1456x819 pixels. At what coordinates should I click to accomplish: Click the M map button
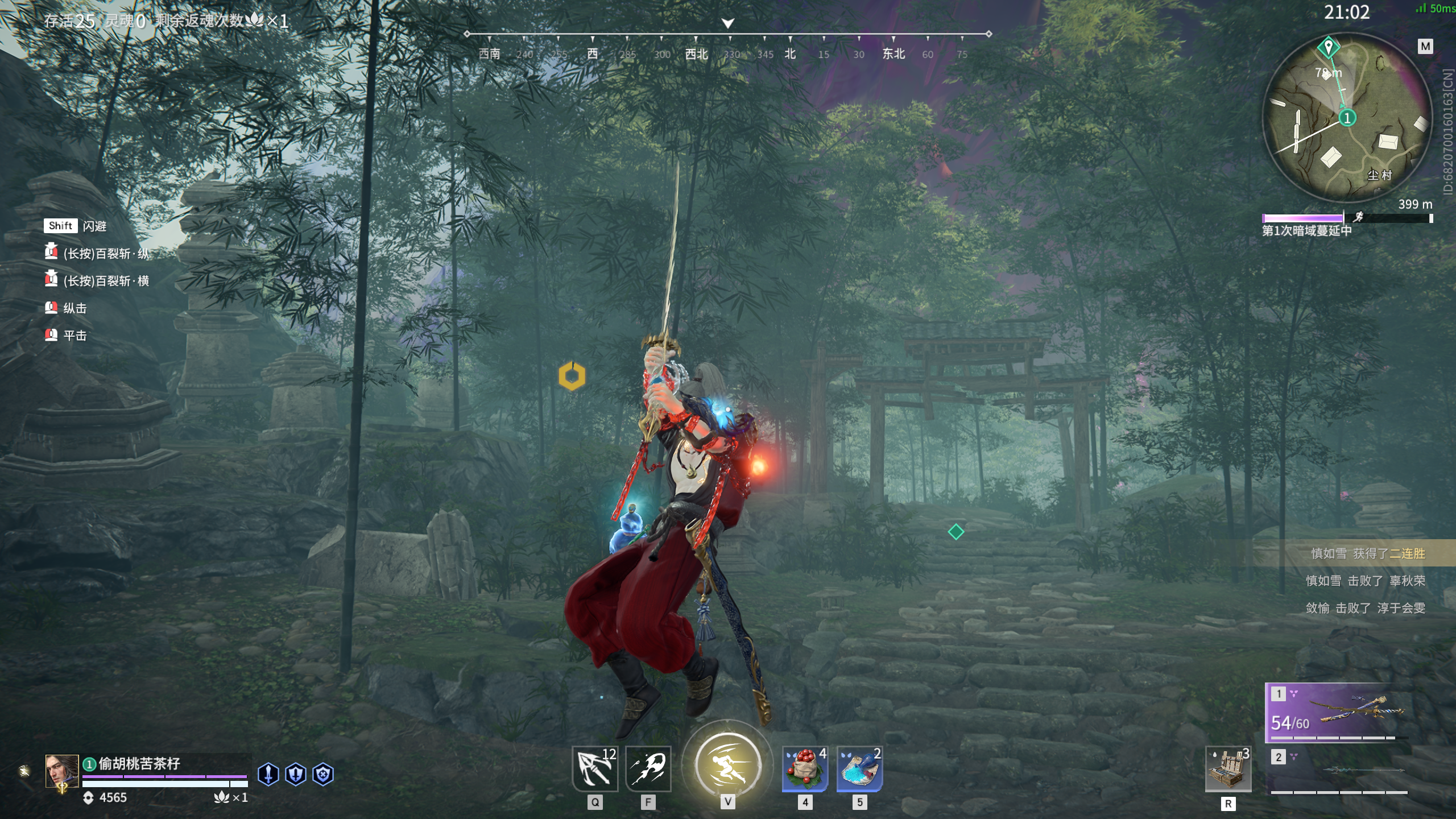[x=1425, y=46]
